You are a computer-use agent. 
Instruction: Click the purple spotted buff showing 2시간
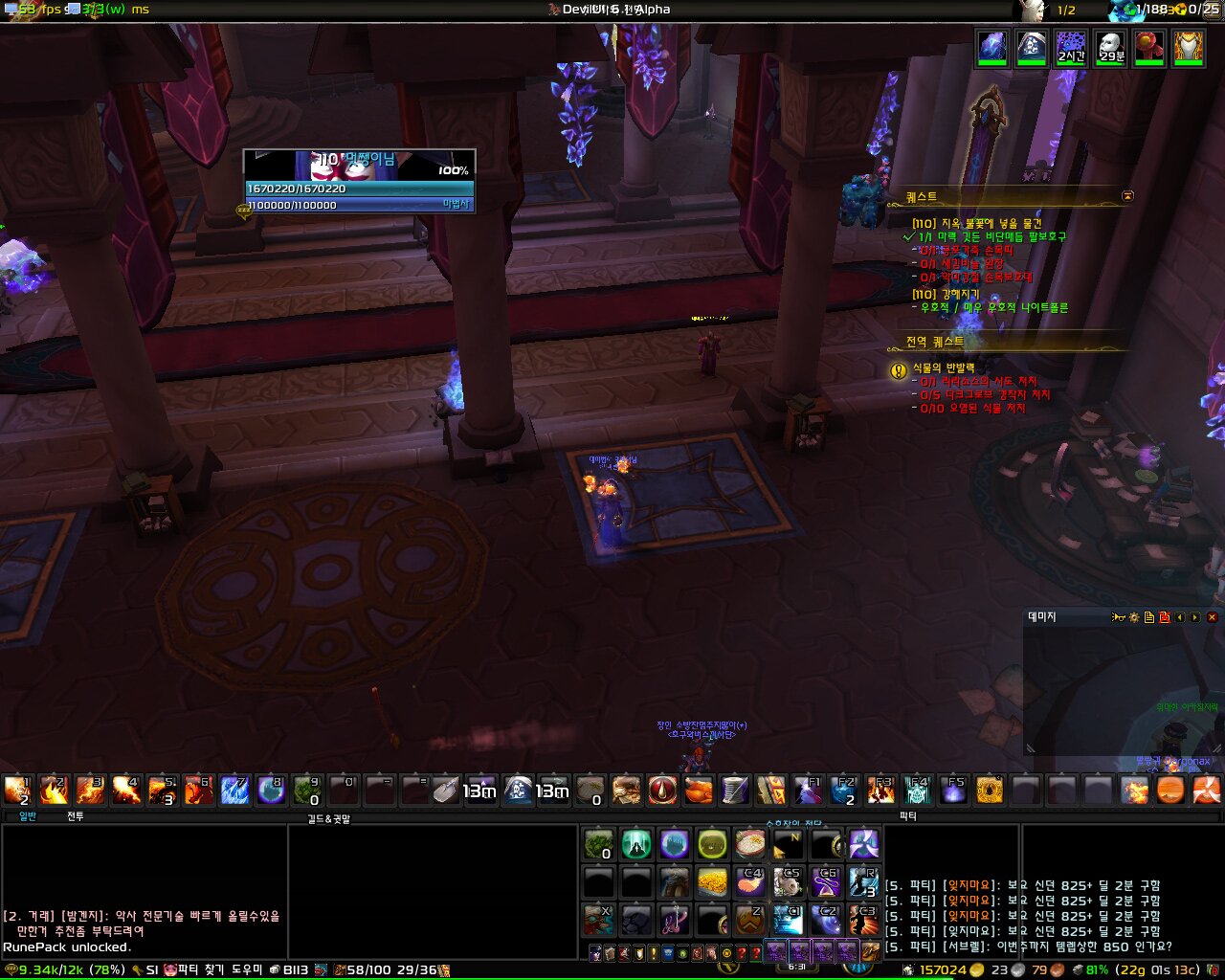[1071, 47]
